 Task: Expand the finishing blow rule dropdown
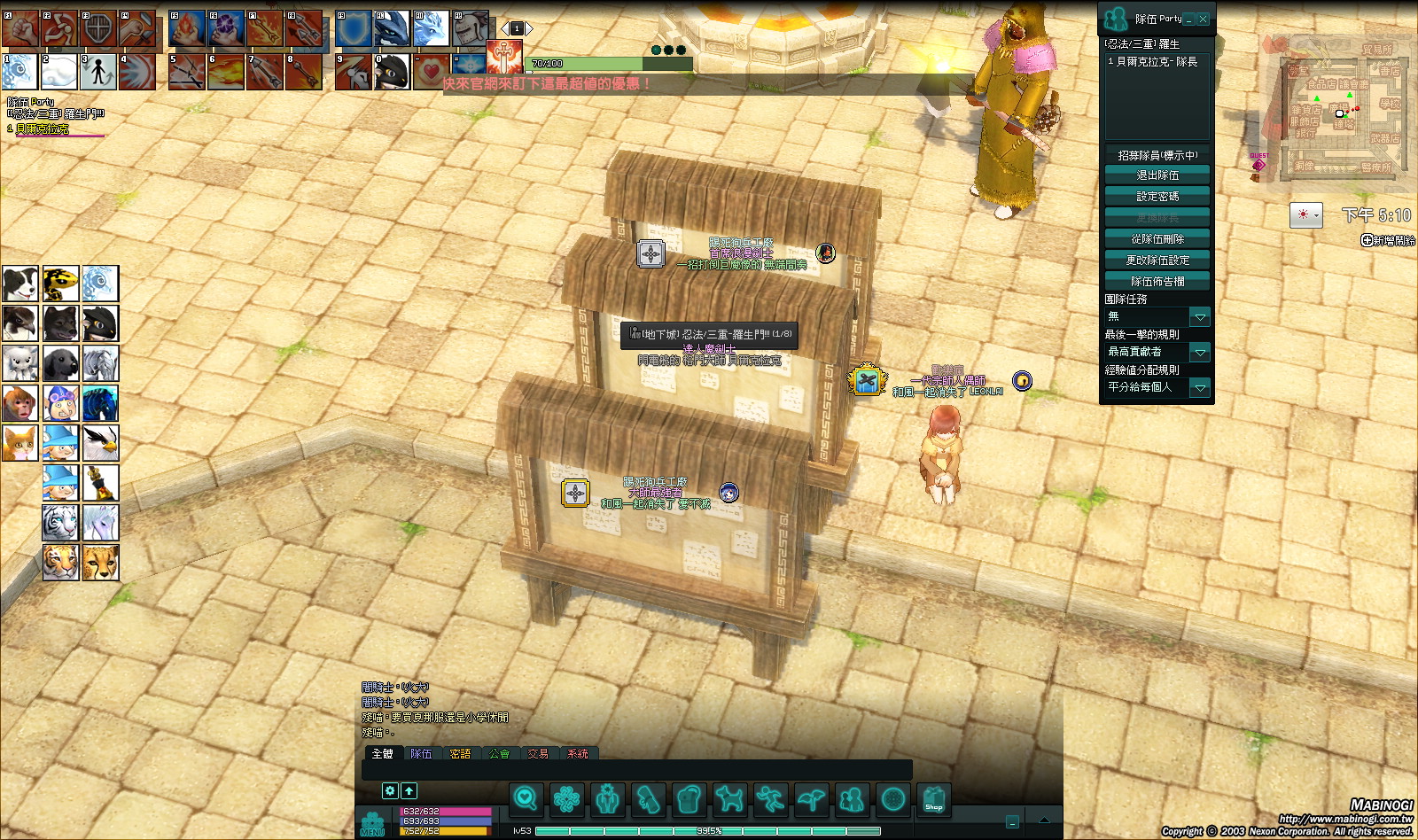click(x=1200, y=353)
